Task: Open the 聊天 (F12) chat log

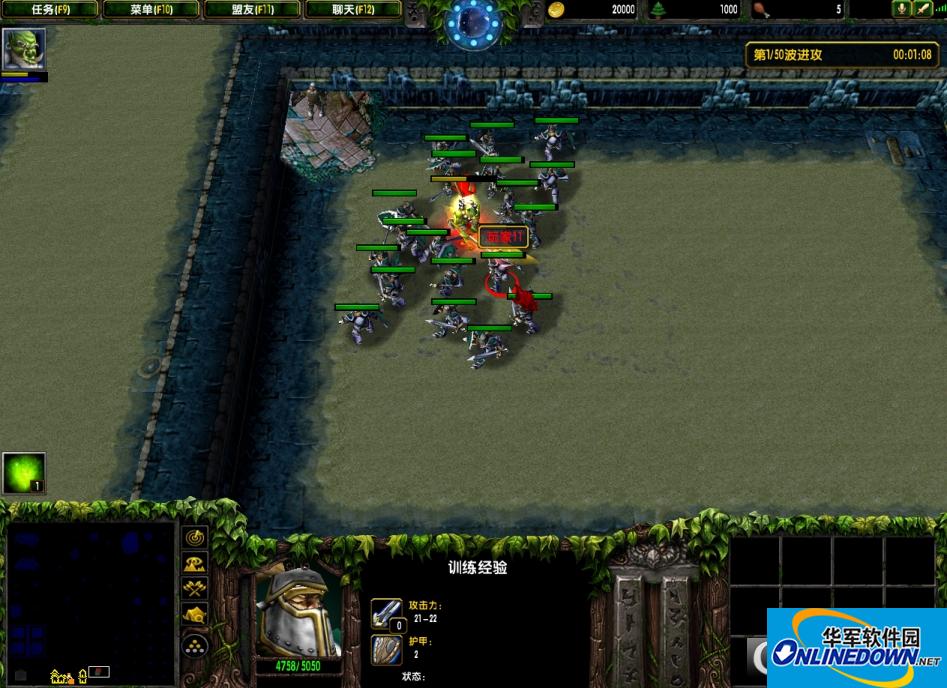Action: click(352, 10)
